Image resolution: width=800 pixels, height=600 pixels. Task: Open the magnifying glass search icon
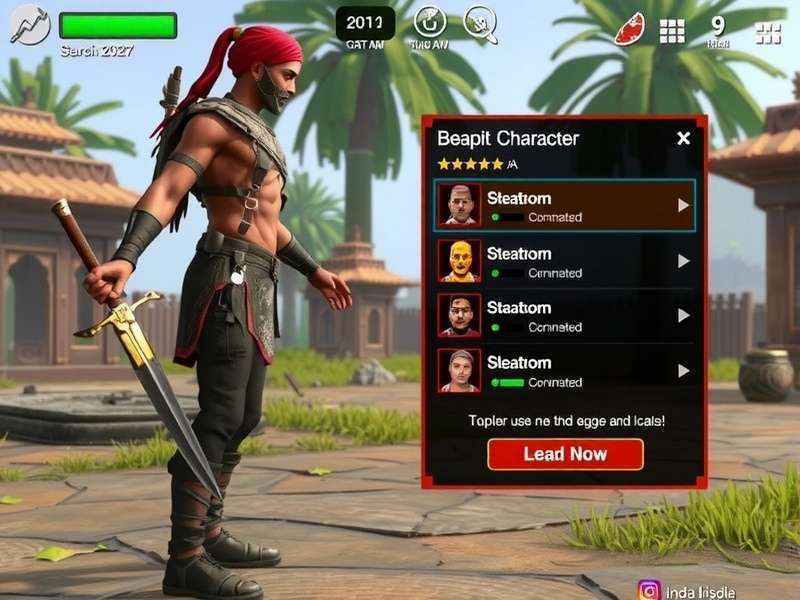[x=480, y=23]
